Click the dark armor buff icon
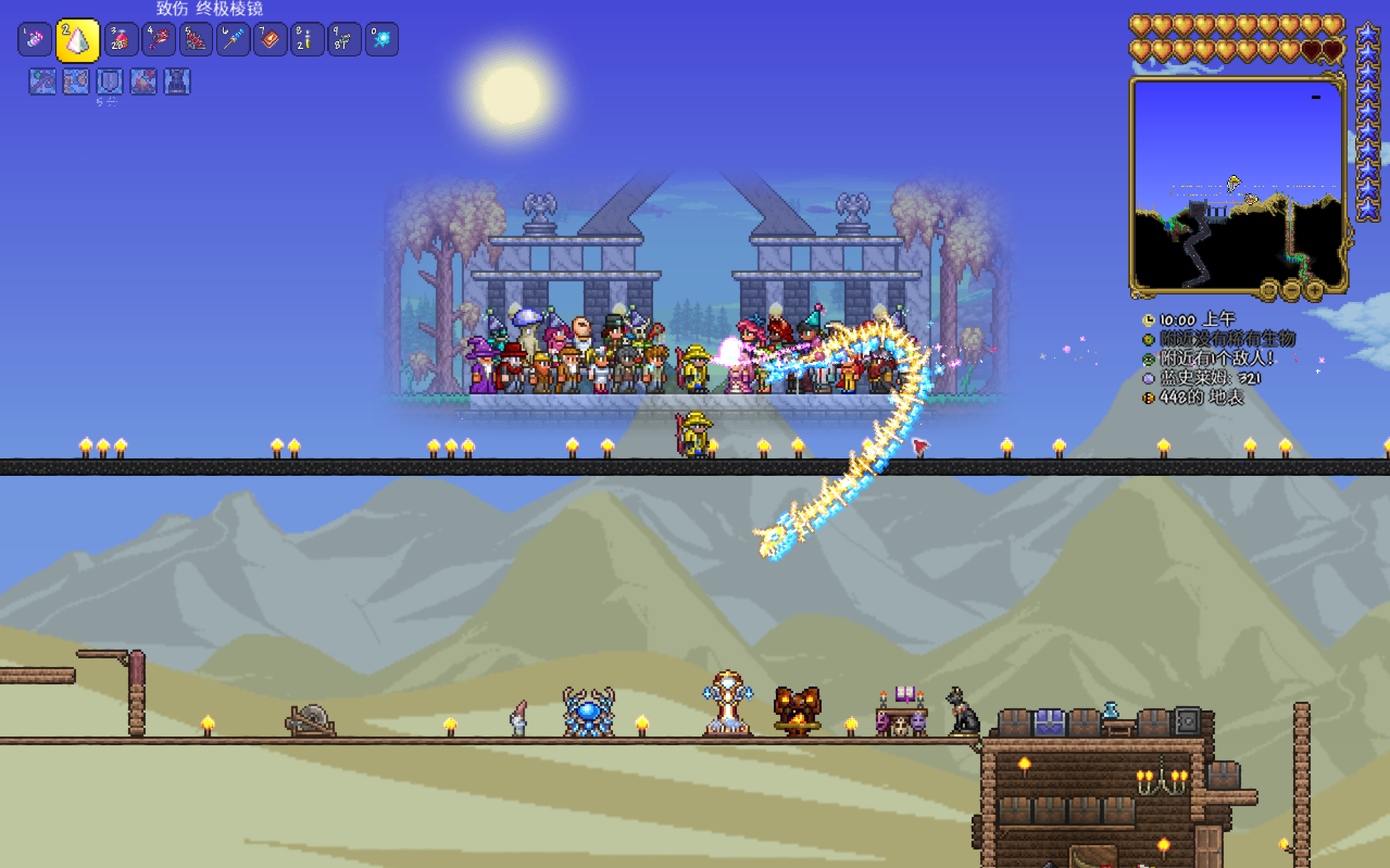This screenshot has height=868, width=1390. 177,81
